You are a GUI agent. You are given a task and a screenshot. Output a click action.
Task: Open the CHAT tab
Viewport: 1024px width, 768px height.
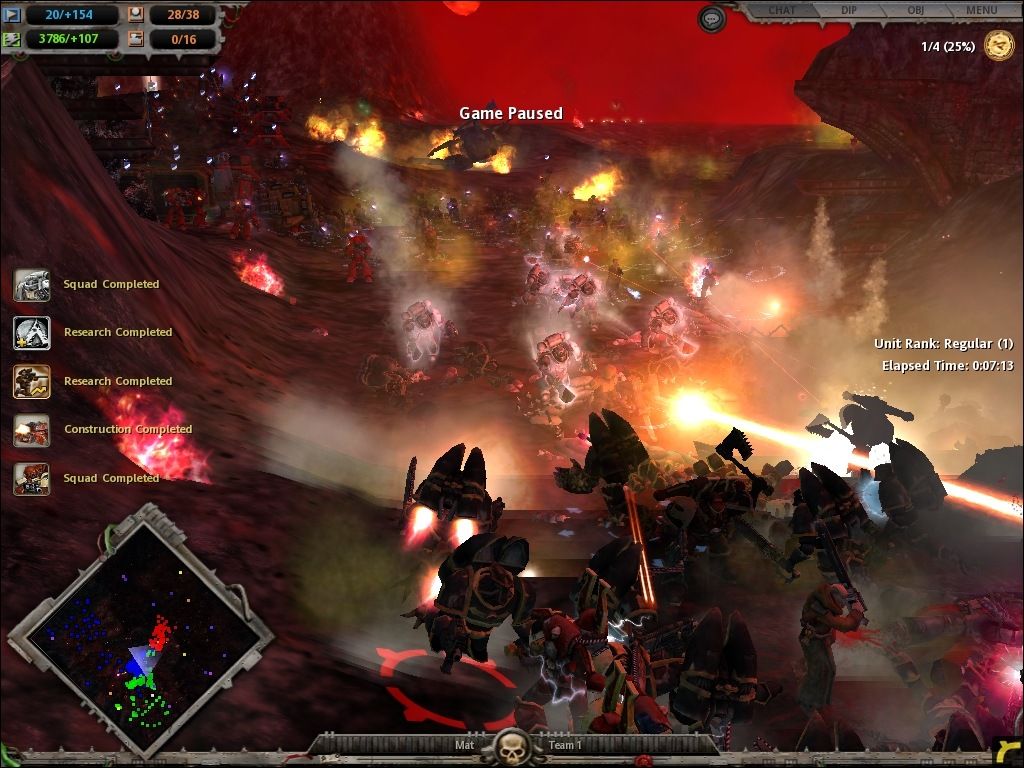782,11
